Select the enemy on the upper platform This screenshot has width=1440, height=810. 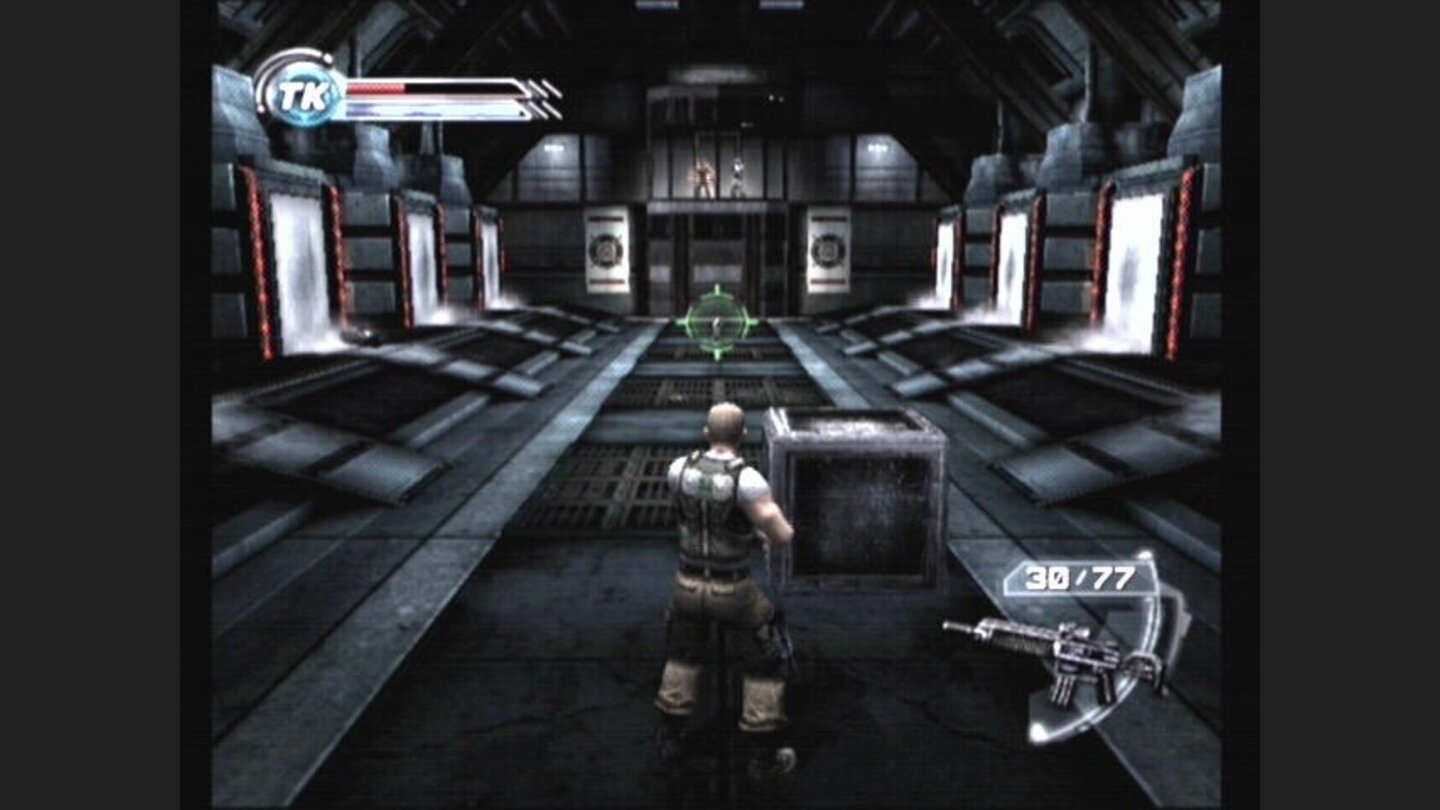(x=702, y=178)
